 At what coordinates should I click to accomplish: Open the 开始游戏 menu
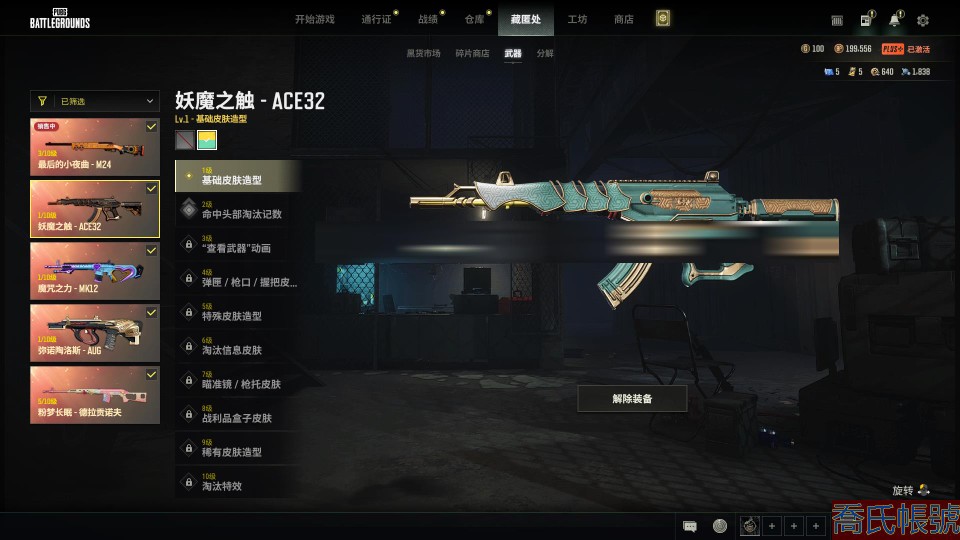314,19
